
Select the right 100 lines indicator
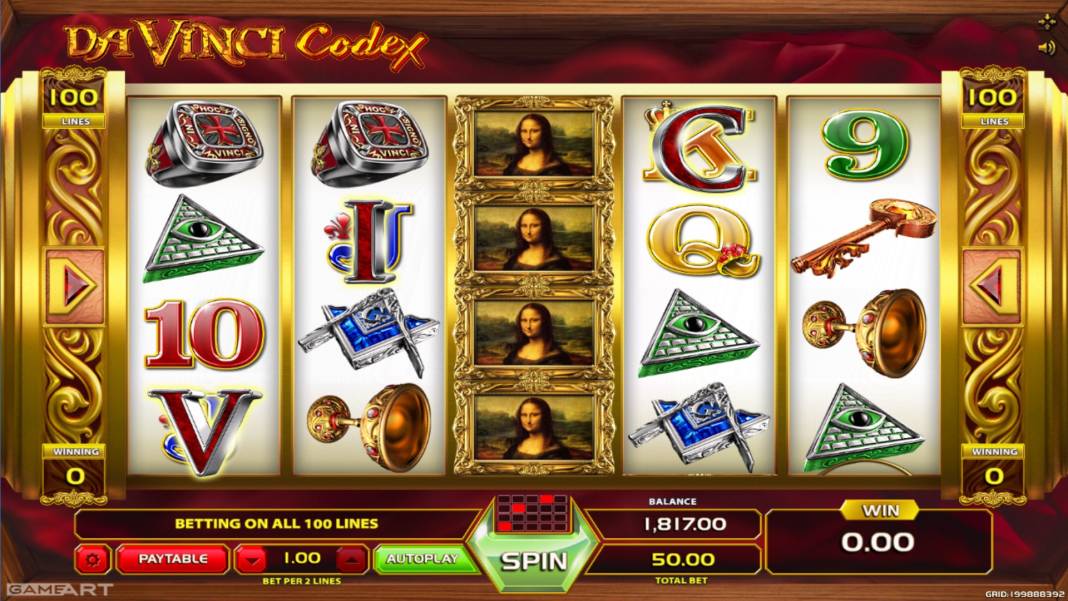993,98
